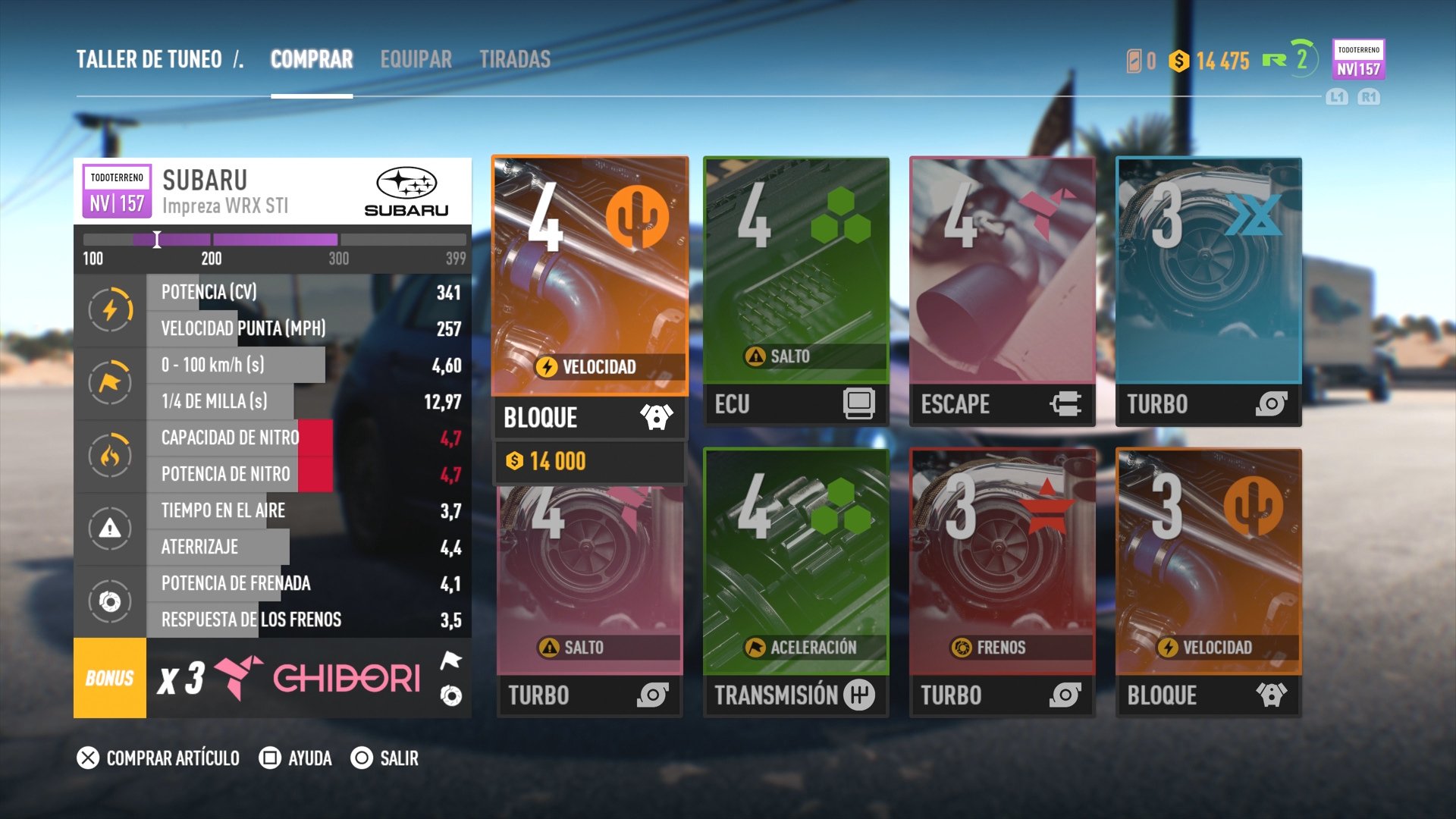Click COMPRAR ARTÍCULO at the bottom

point(171,758)
